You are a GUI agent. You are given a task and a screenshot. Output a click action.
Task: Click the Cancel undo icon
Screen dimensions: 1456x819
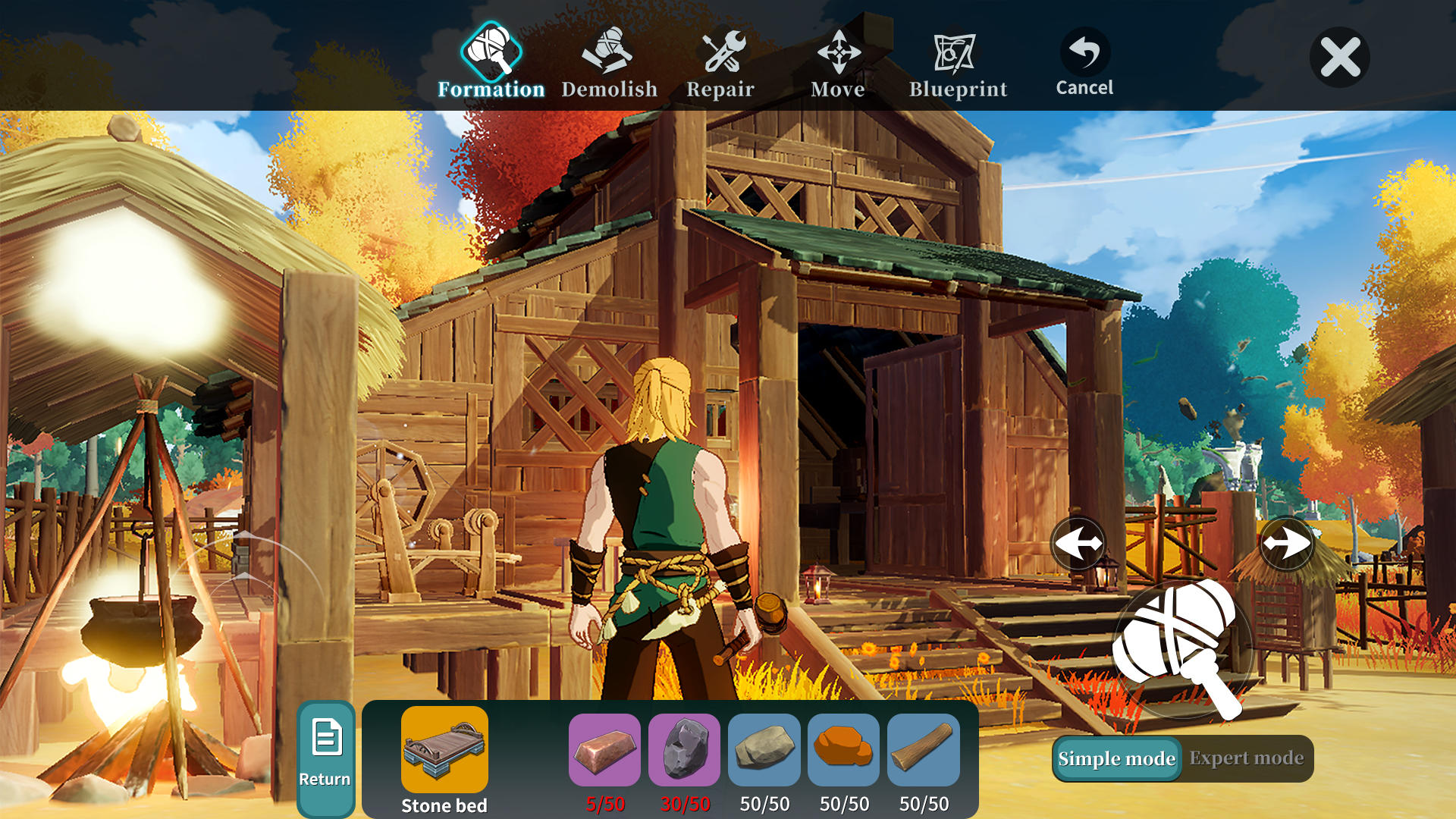1084,52
